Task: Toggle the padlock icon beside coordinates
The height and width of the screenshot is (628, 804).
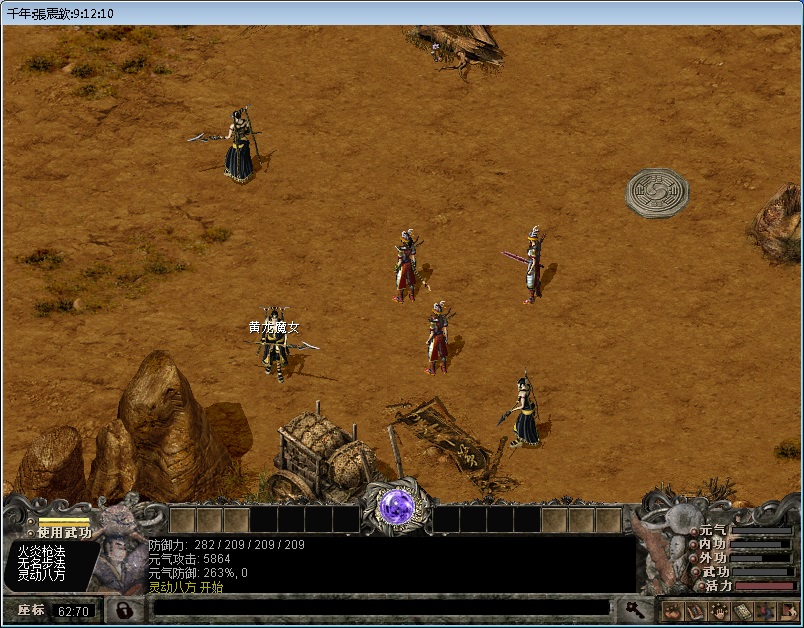Action: coord(125,609)
